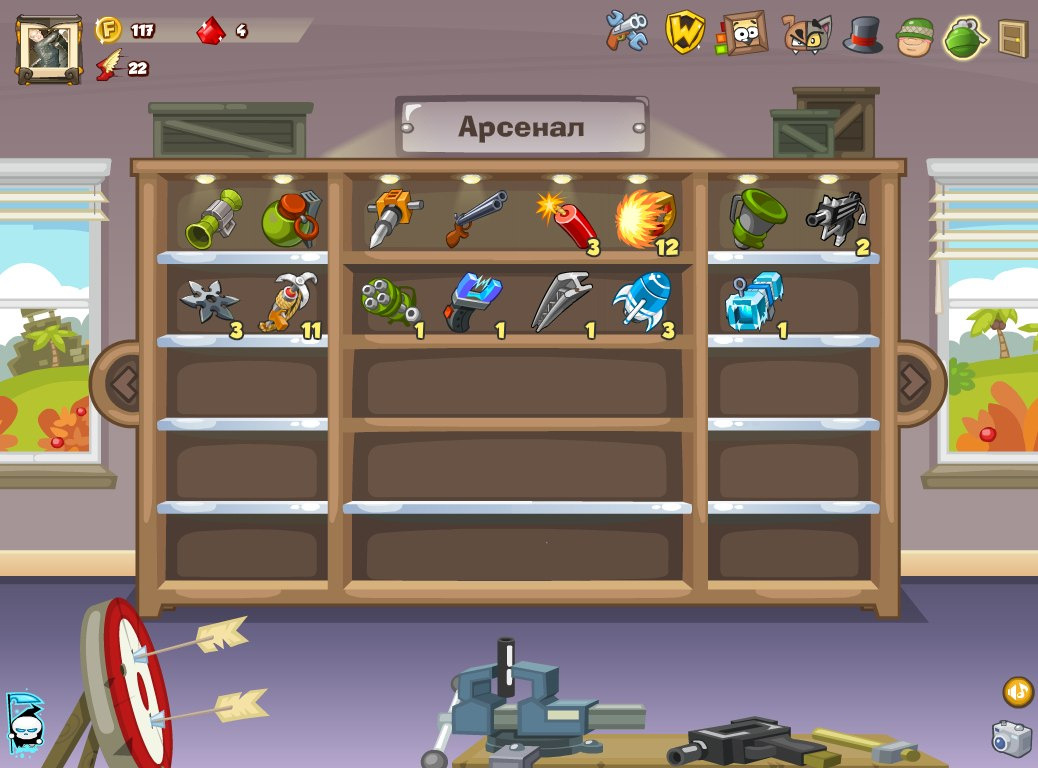
Task: Select the green bazooka weapon
Action: (x=210, y=218)
